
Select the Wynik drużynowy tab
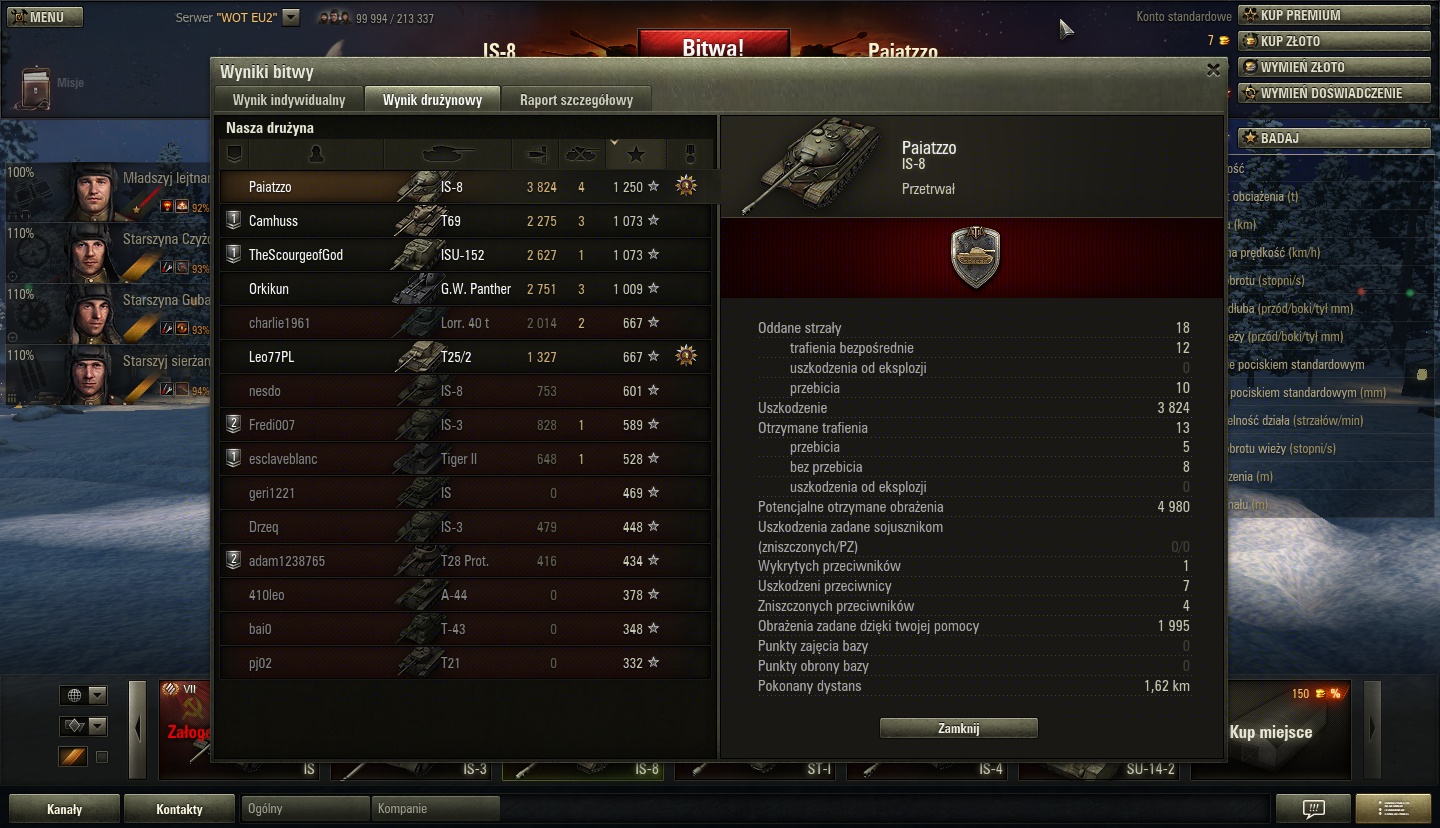click(x=432, y=100)
